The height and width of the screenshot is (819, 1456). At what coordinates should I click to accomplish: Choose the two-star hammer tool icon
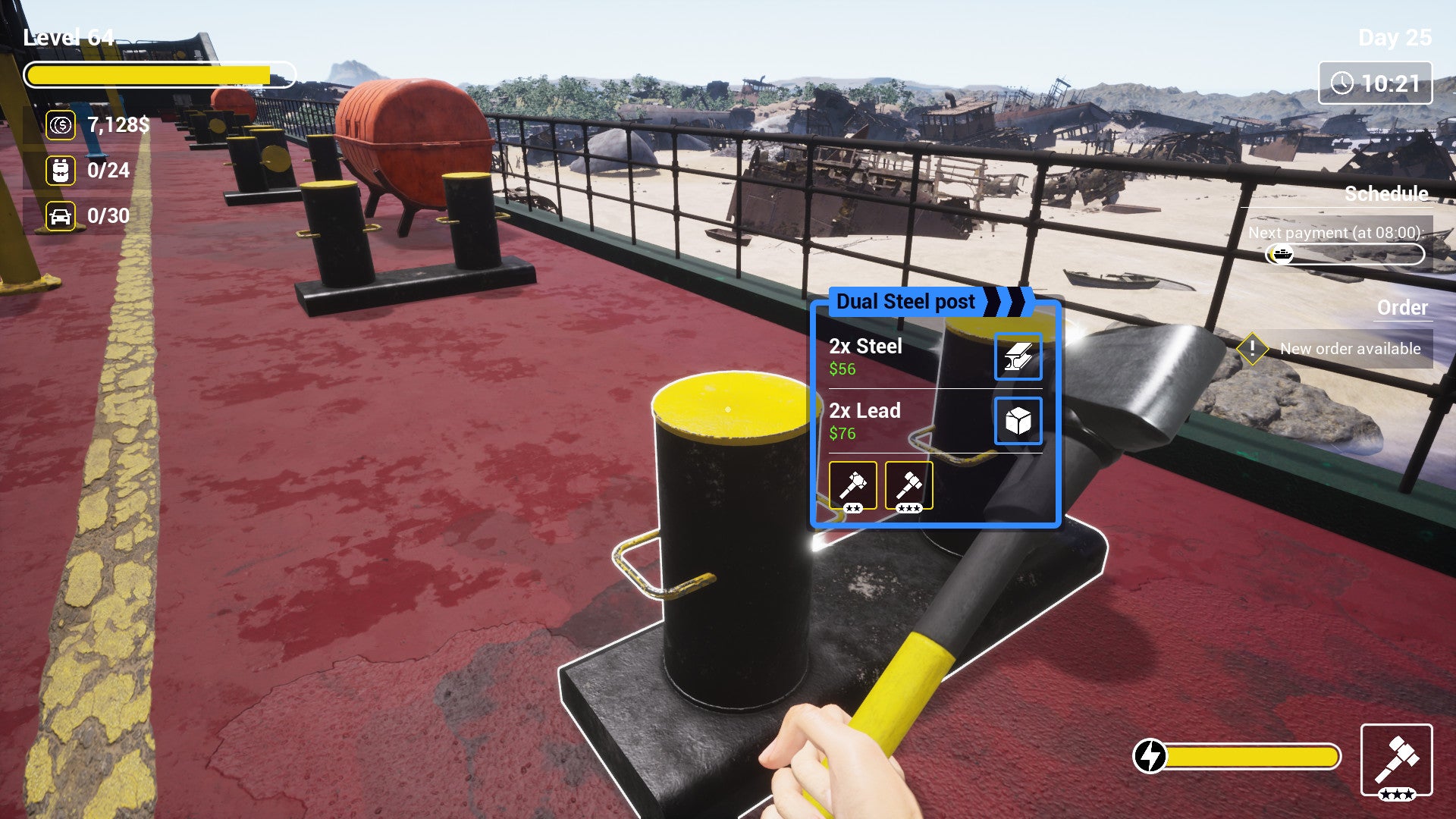[x=852, y=485]
